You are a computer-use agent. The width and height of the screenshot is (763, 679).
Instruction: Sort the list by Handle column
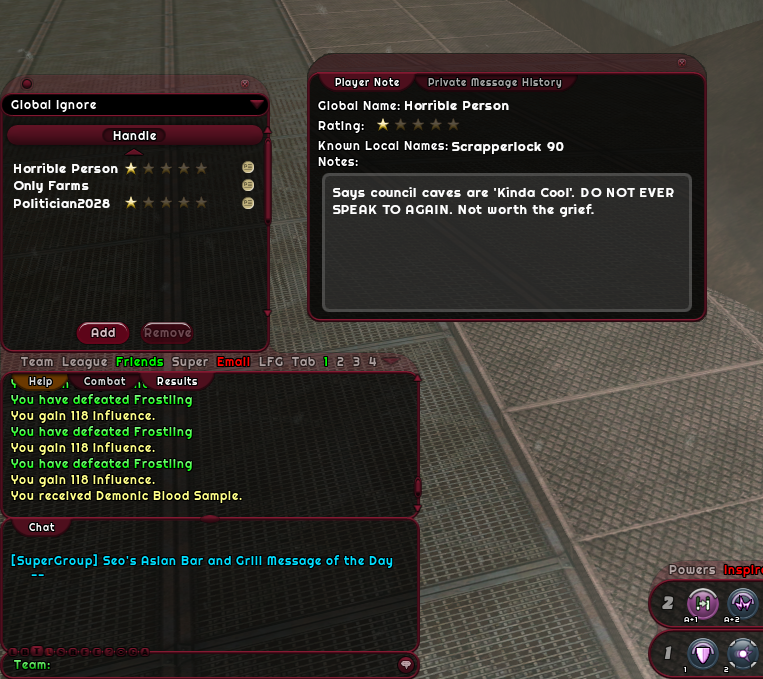[134, 136]
